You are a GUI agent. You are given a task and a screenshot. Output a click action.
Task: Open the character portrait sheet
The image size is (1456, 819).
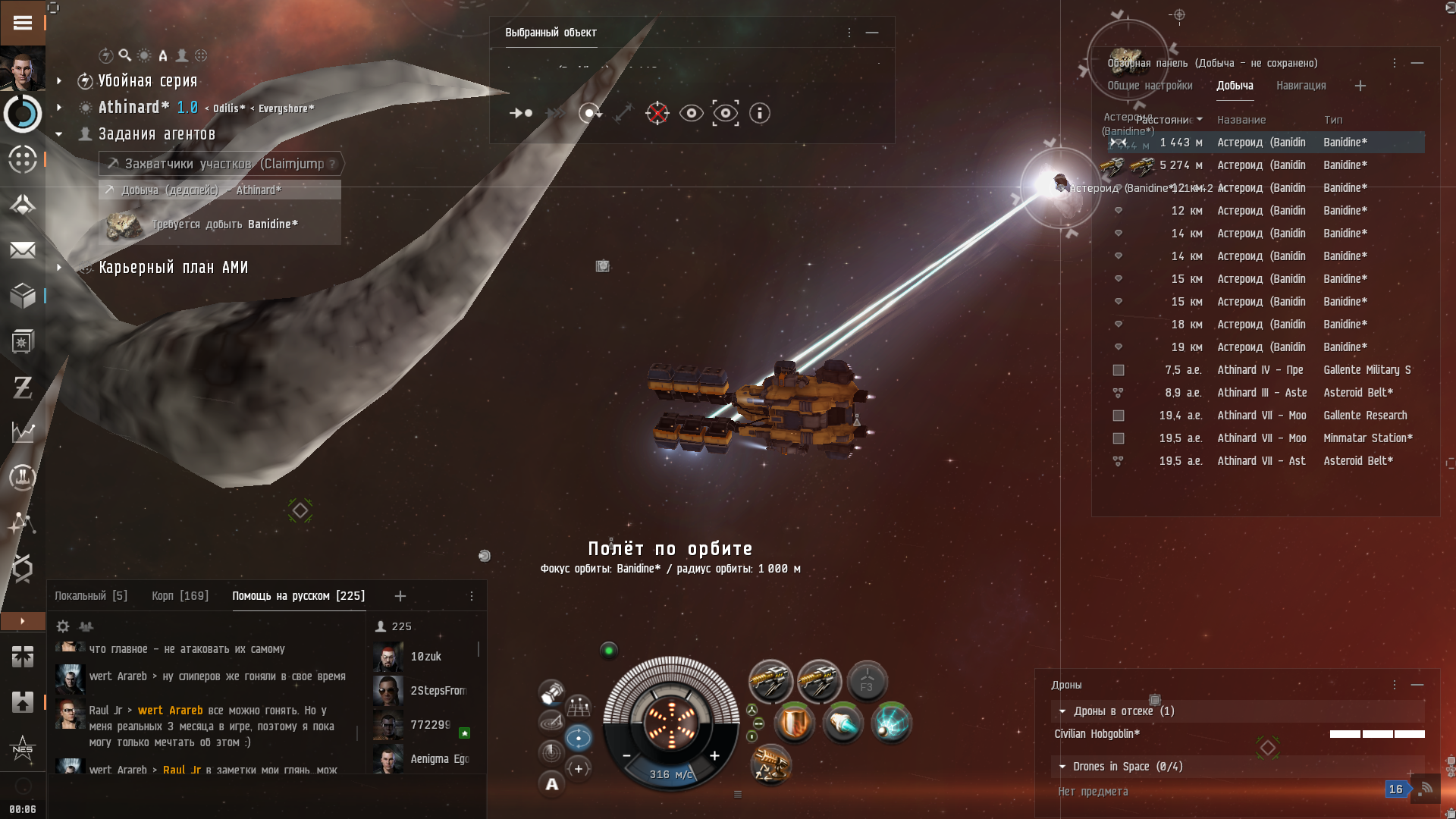[23, 70]
